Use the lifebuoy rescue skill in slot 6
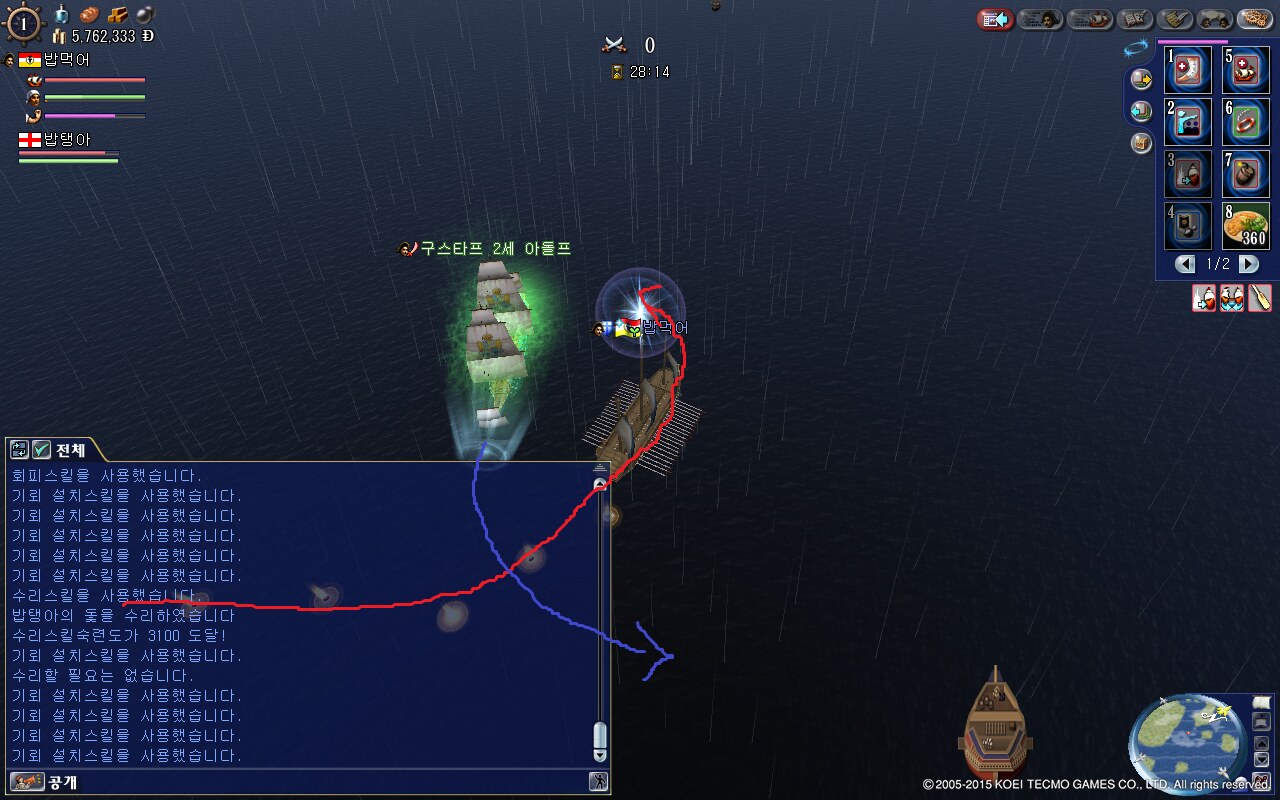The width and height of the screenshot is (1280, 800). (x=1246, y=122)
